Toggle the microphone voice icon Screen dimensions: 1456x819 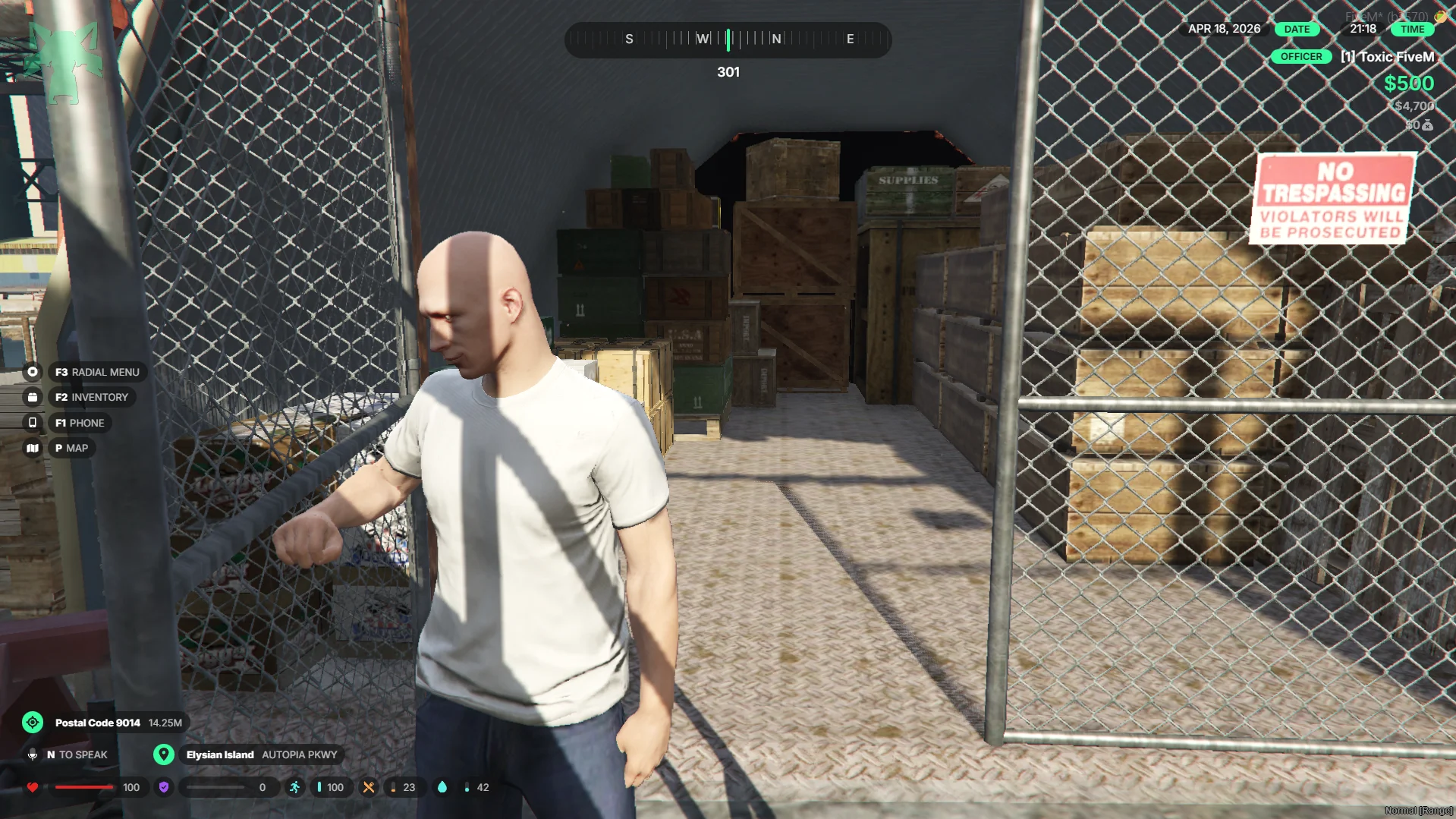[x=33, y=754]
